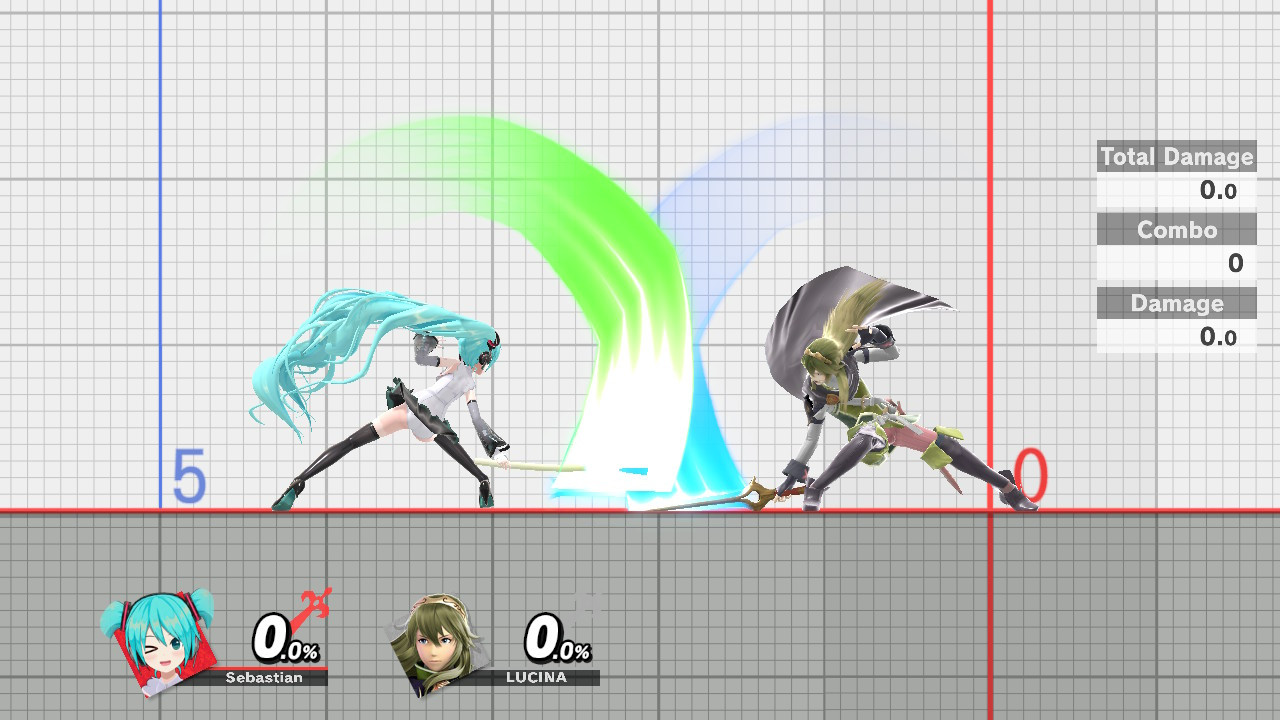Toggle the Damage readout panel

(x=1176, y=303)
